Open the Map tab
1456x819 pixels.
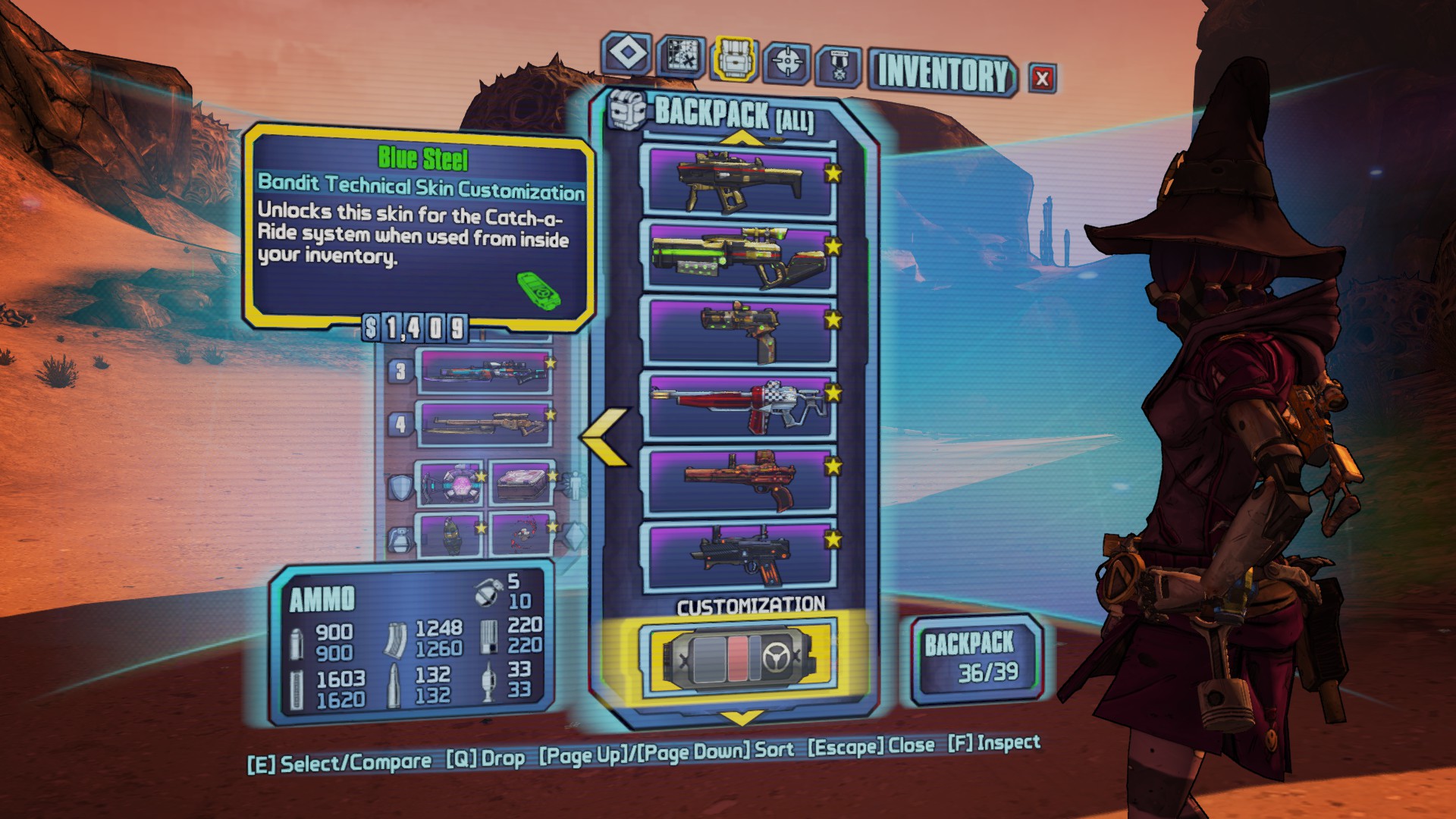680,57
